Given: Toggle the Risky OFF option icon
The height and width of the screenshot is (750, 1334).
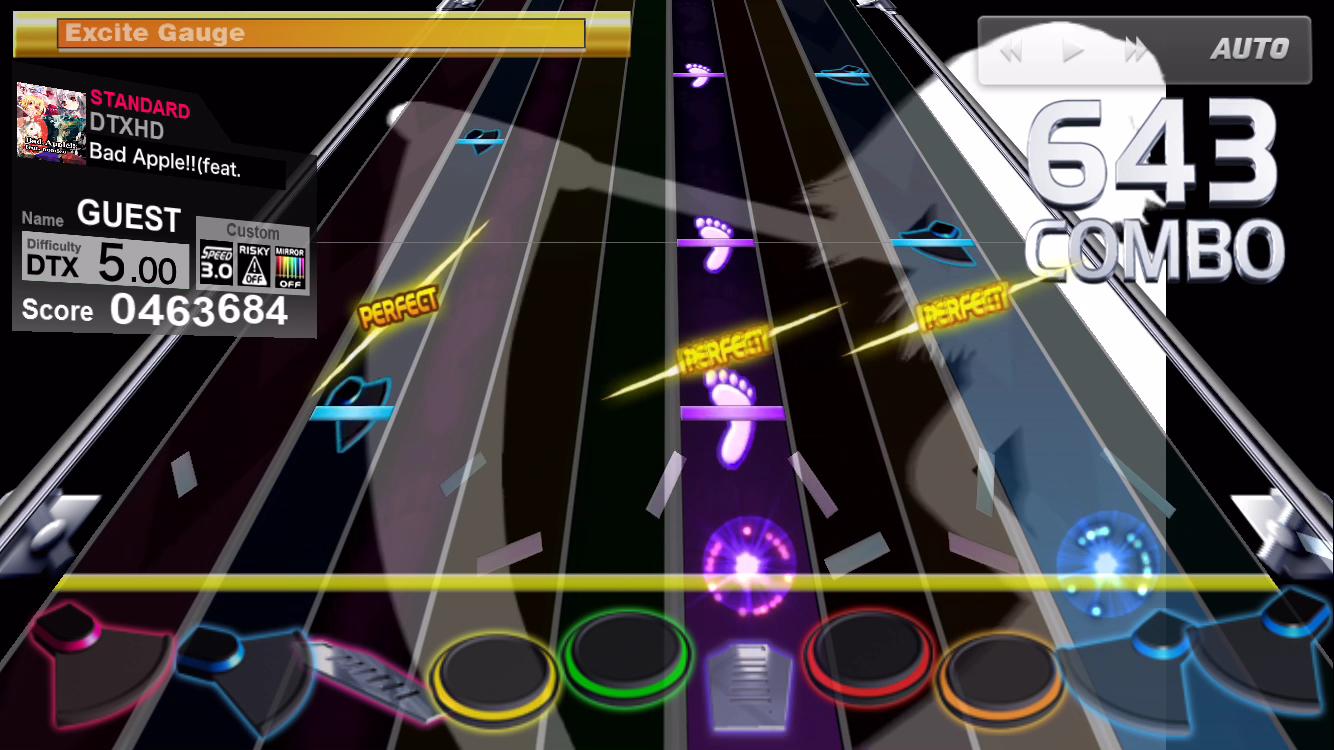Looking at the screenshot, I should [x=254, y=264].
